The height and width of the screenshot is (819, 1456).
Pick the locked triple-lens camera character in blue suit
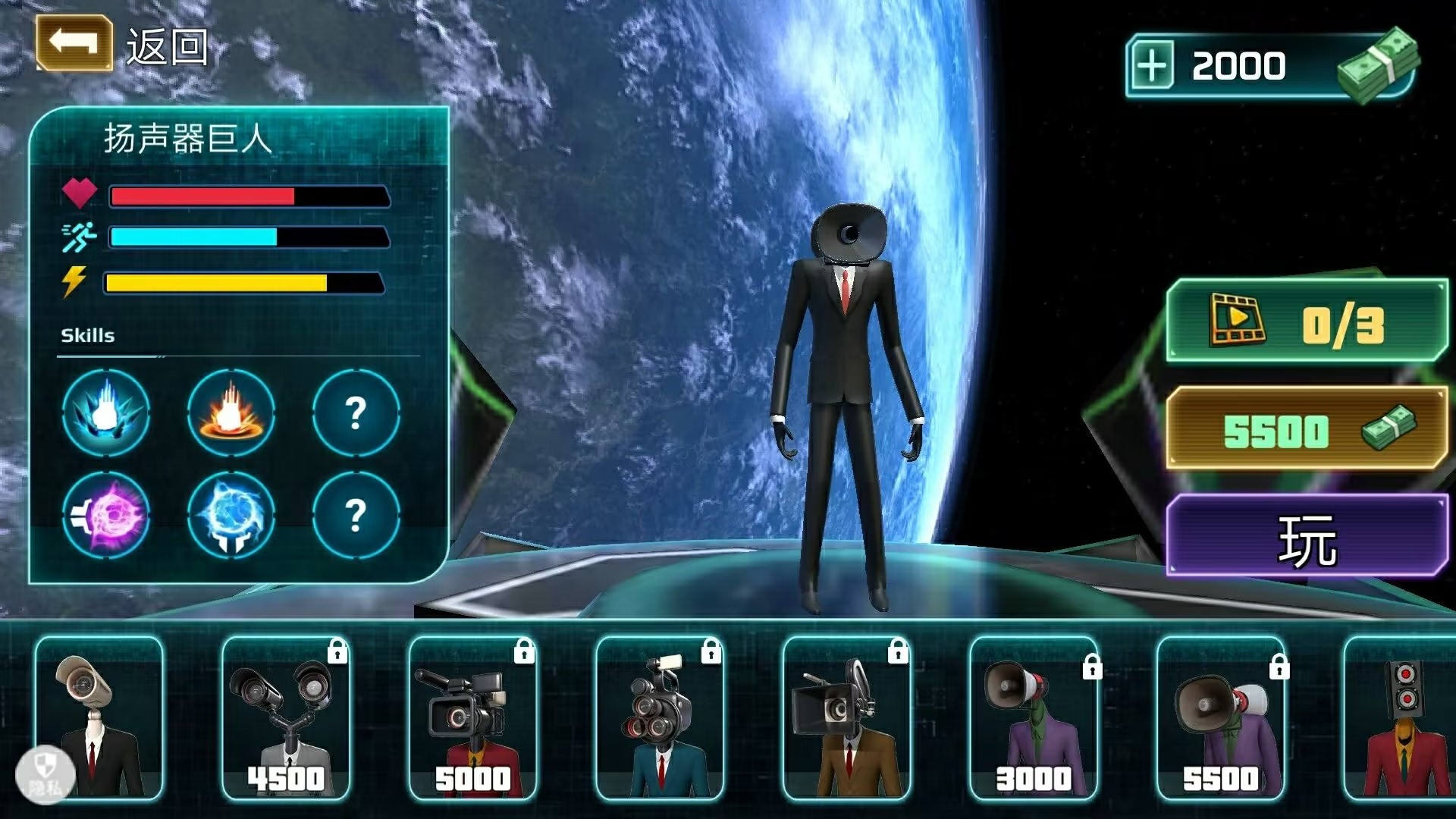point(660,717)
